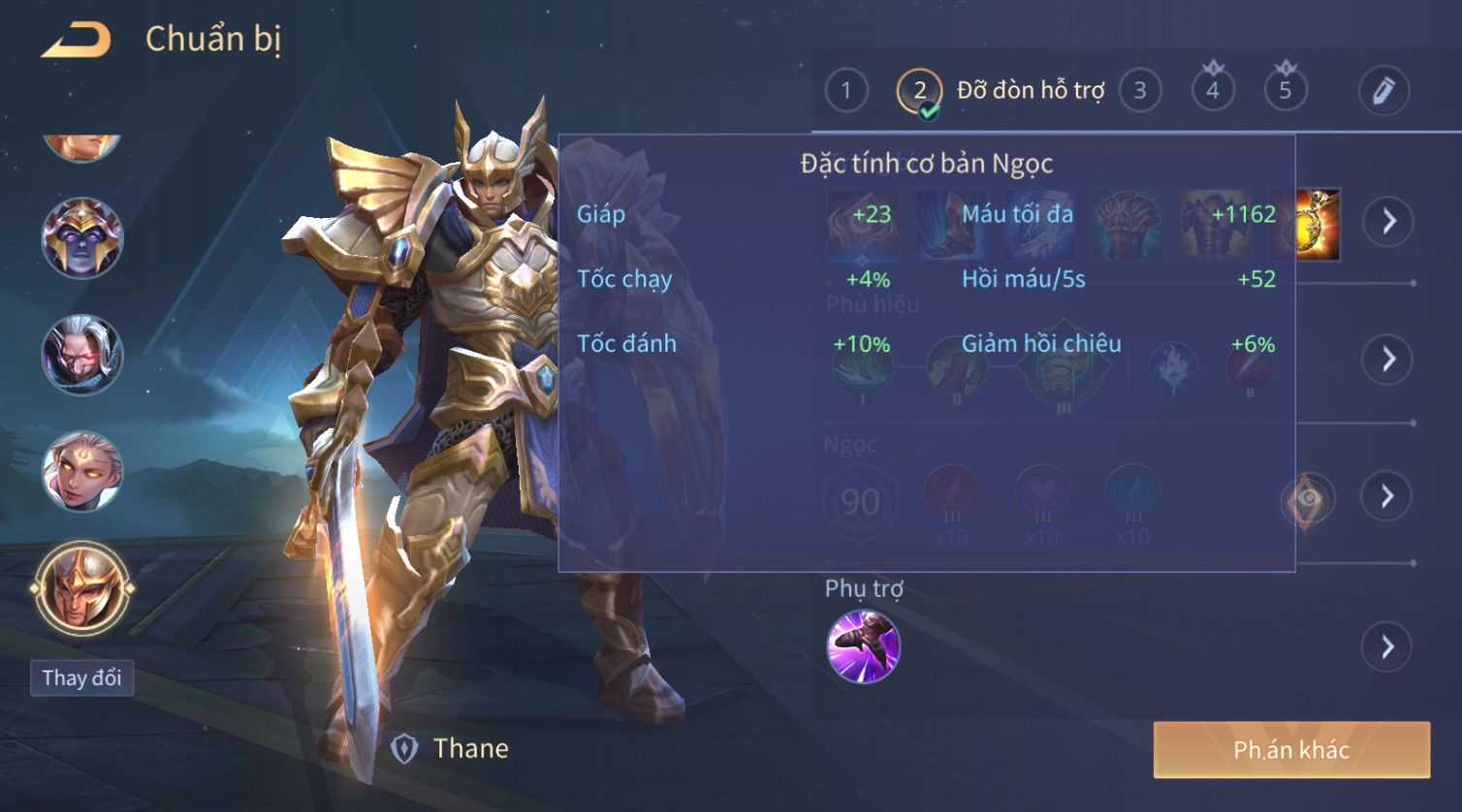
Task: Select the glowing-eyed female hero portrait
Action: (82, 472)
